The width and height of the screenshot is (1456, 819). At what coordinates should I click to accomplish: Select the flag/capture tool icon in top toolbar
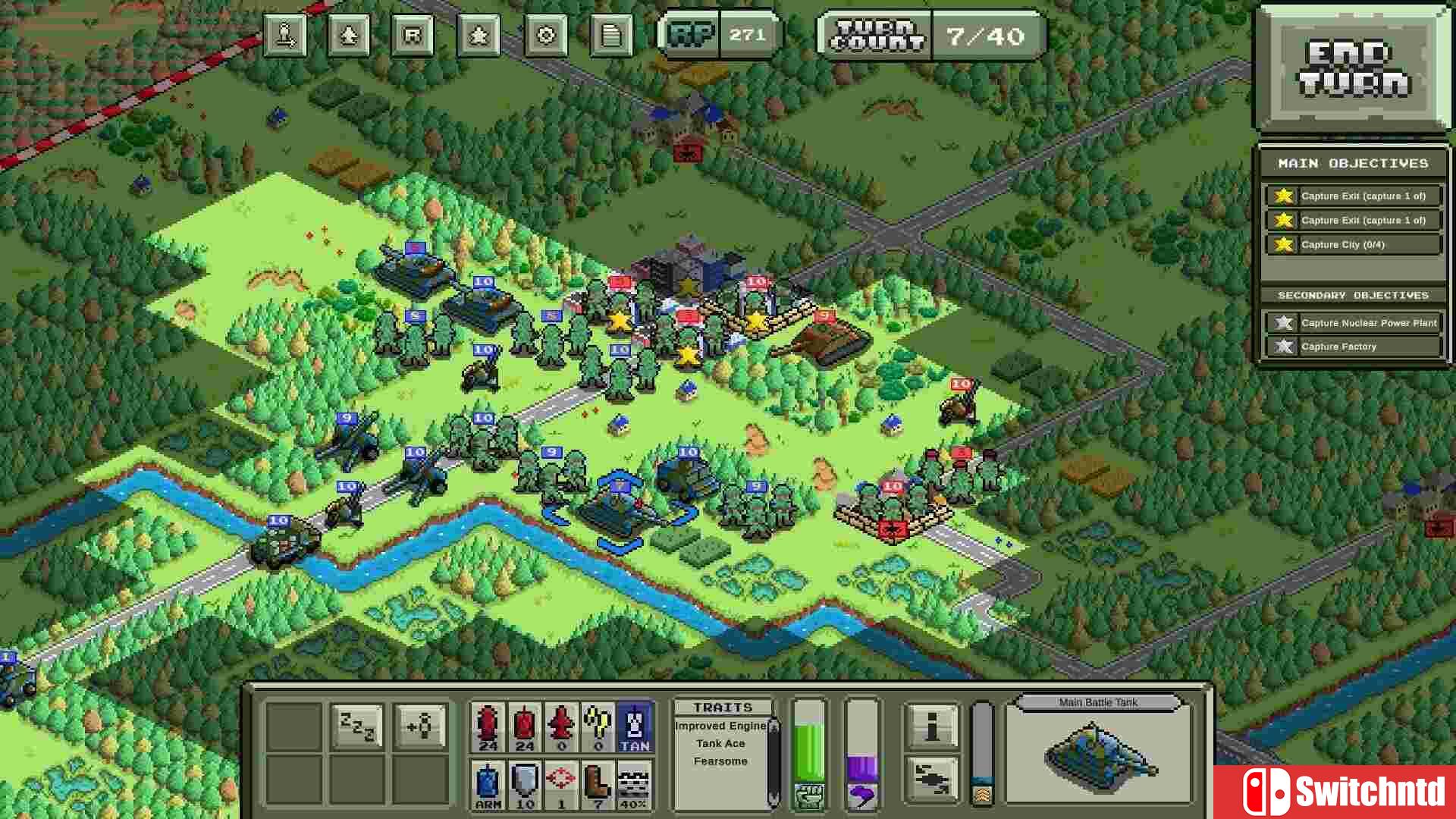[x=284, y=34]
